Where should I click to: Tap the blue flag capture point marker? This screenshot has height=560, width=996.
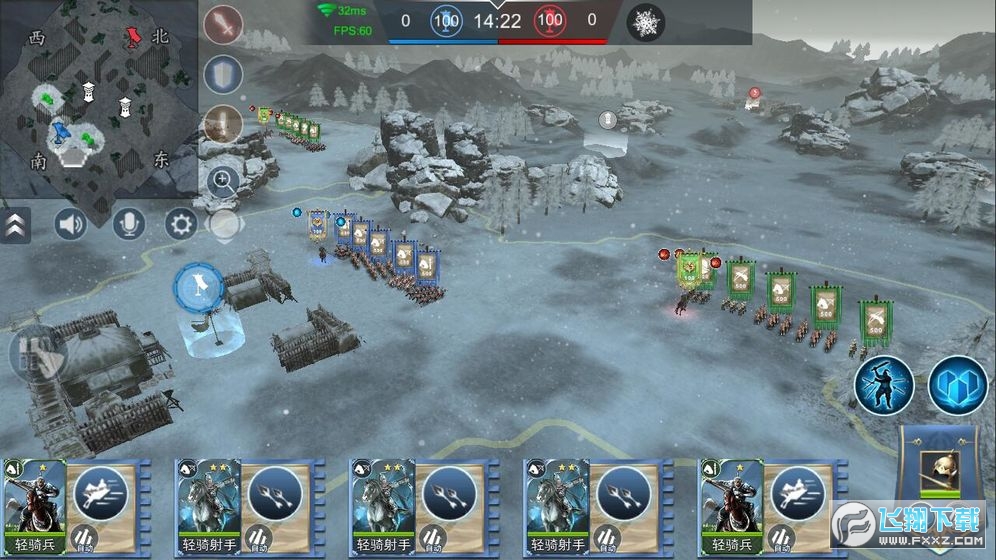tap(200, 288)
